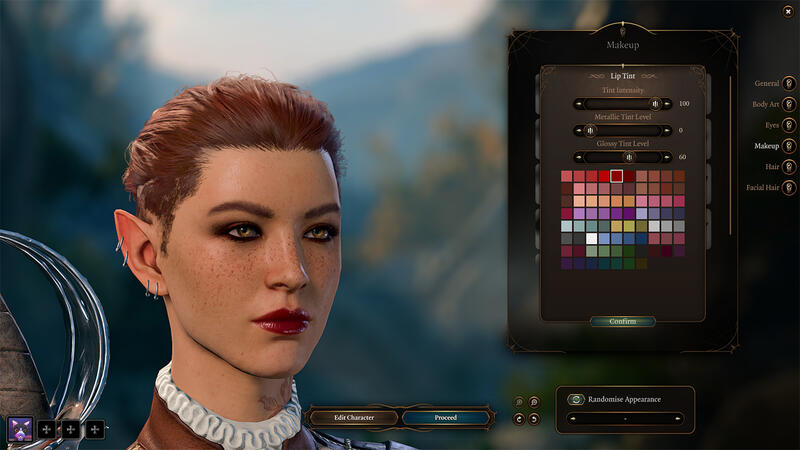Open the Eyes customization tab
This screenshot has width=800, height=450.
(x=789, y=125)
